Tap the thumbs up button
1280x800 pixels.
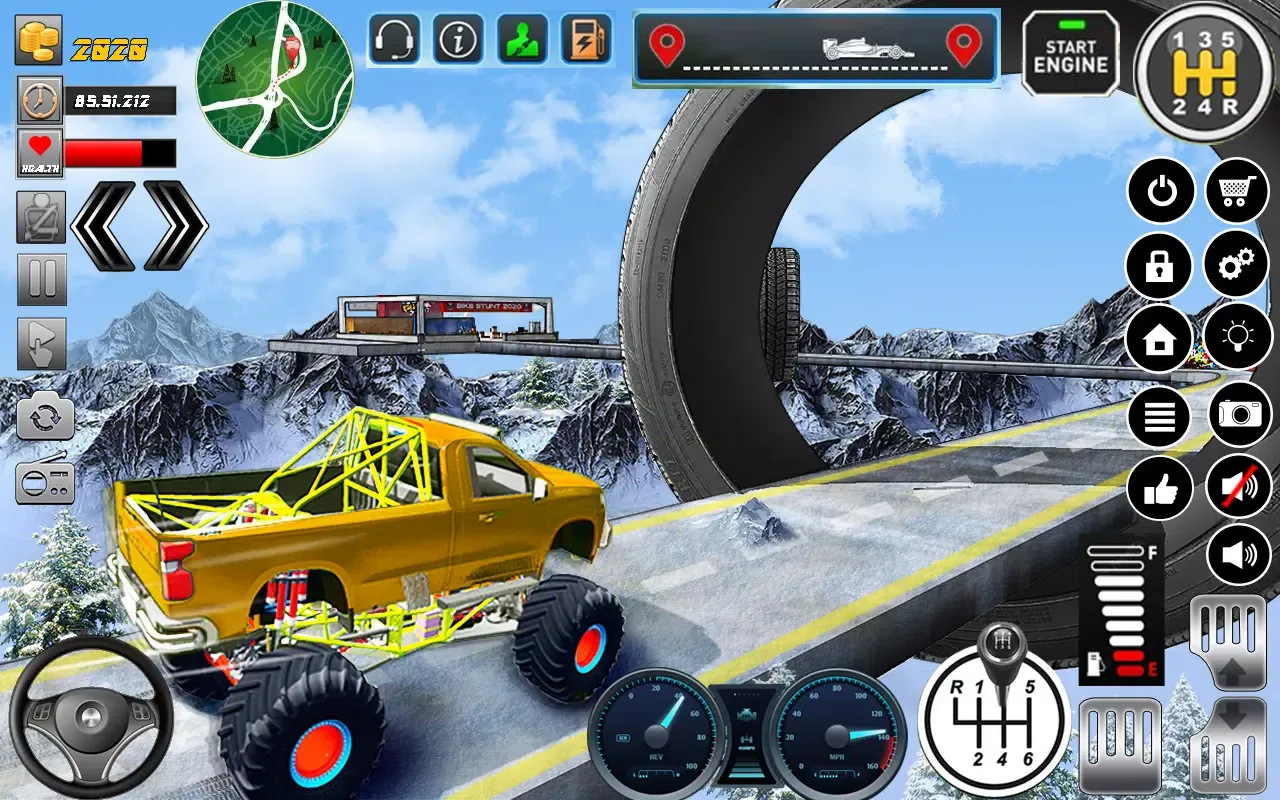click(1160, 490)
